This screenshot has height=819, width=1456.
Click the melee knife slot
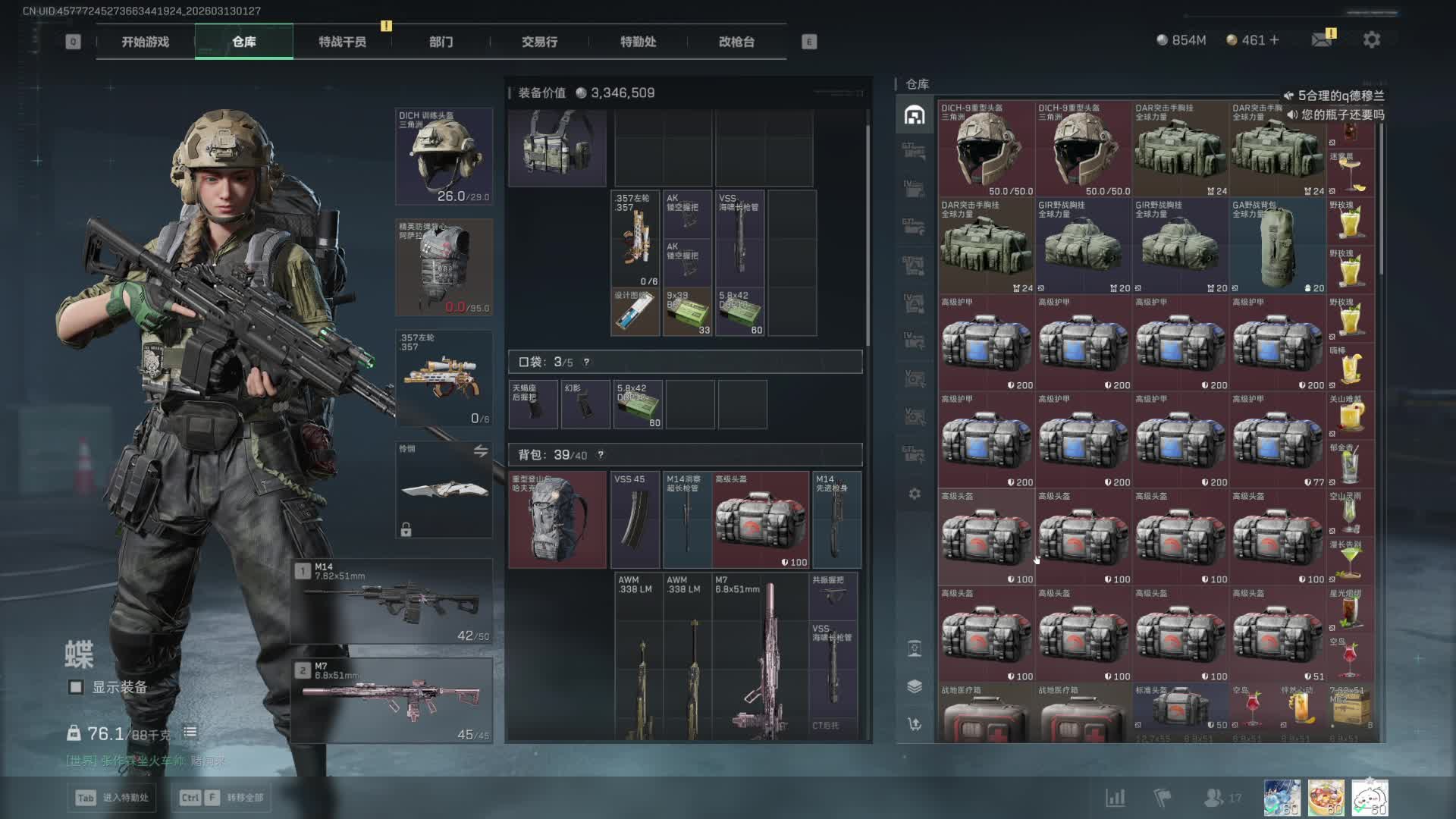tap(444, 490)
